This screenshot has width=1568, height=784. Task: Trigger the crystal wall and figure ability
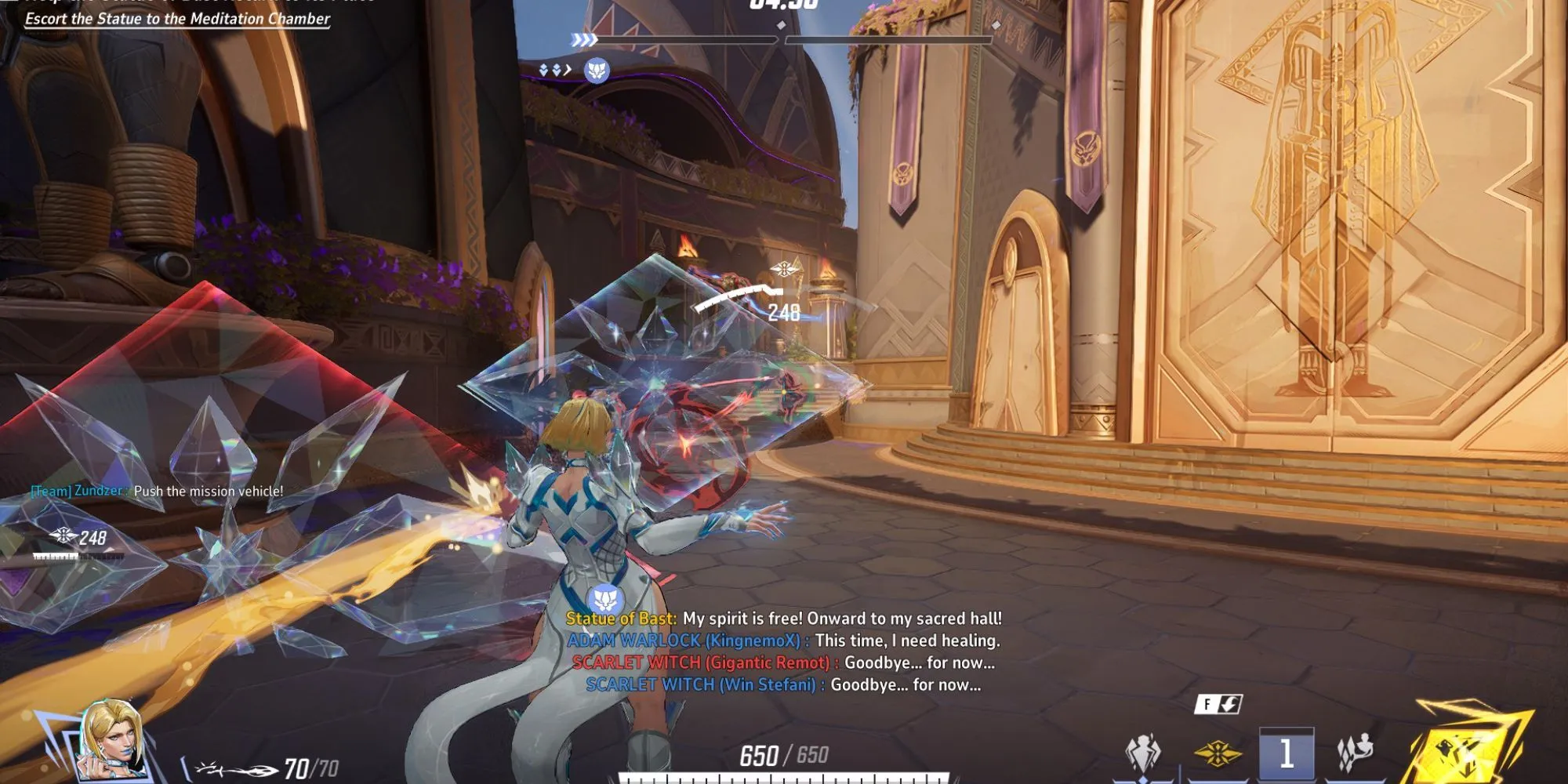1356,753
